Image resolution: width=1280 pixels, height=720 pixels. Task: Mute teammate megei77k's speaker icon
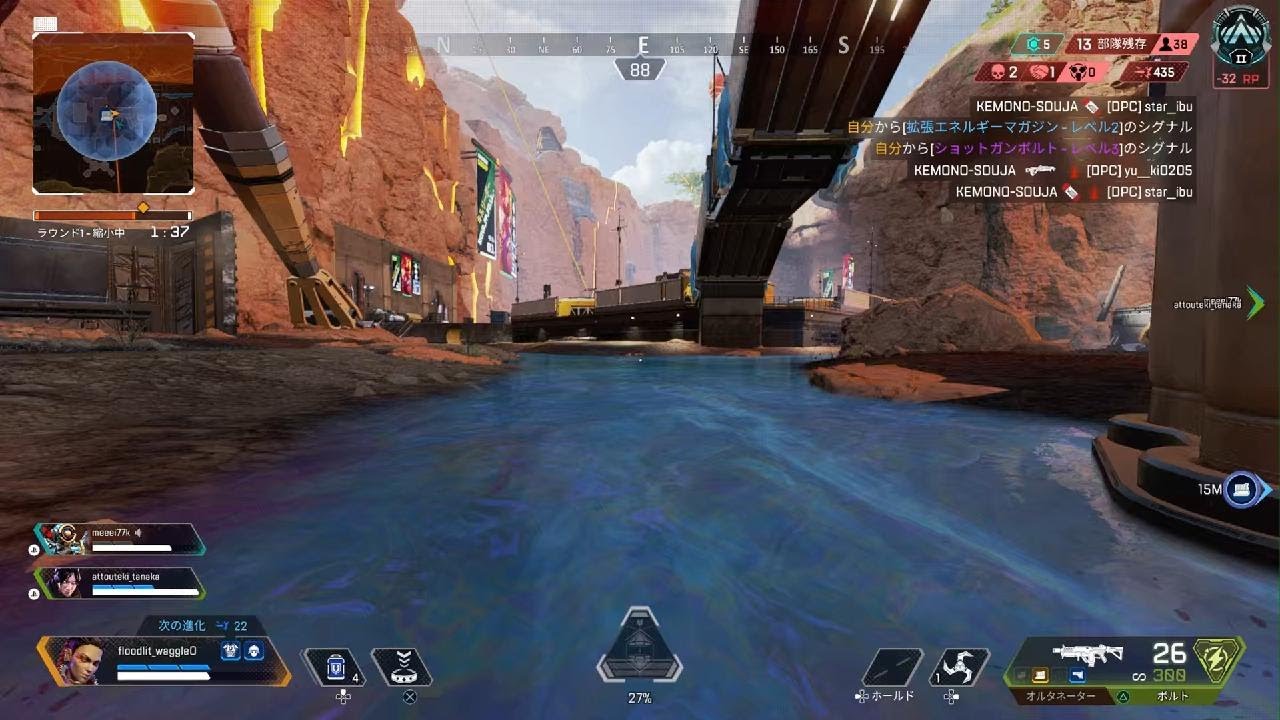click(x=139, y=533)
